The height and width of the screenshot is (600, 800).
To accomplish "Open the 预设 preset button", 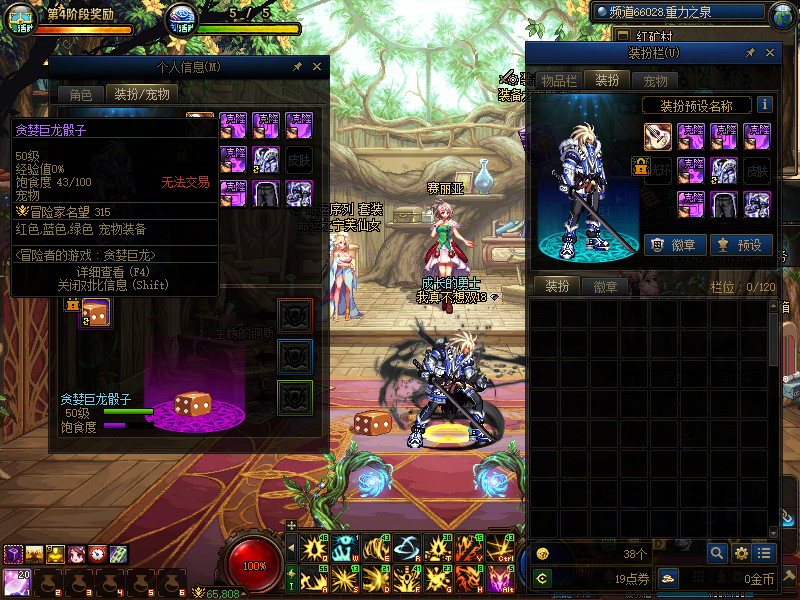I will pyautogui.click(x=741, y=245).
